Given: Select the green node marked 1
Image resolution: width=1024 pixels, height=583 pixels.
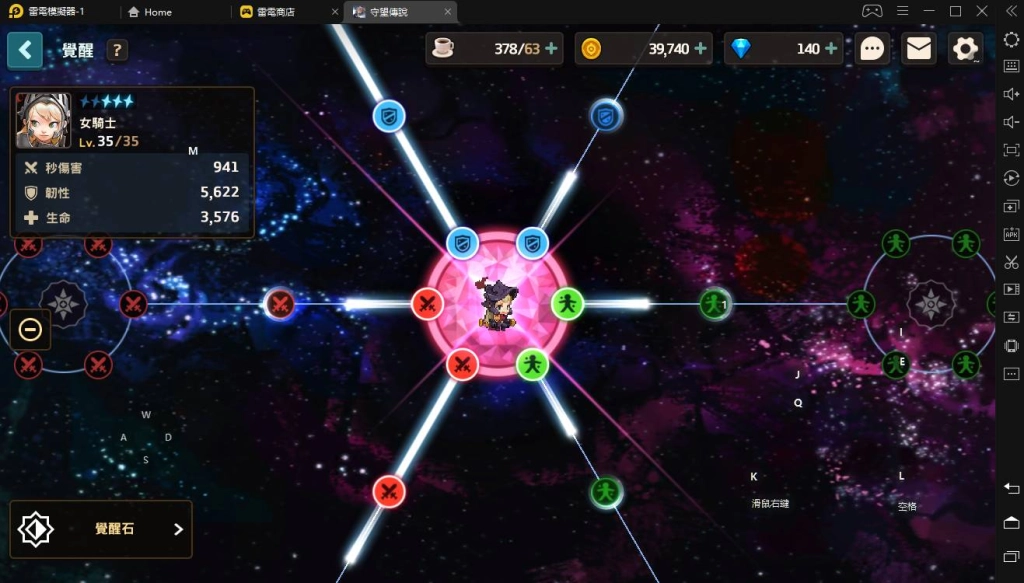Looking at the screenshot, I should (714, 303).
